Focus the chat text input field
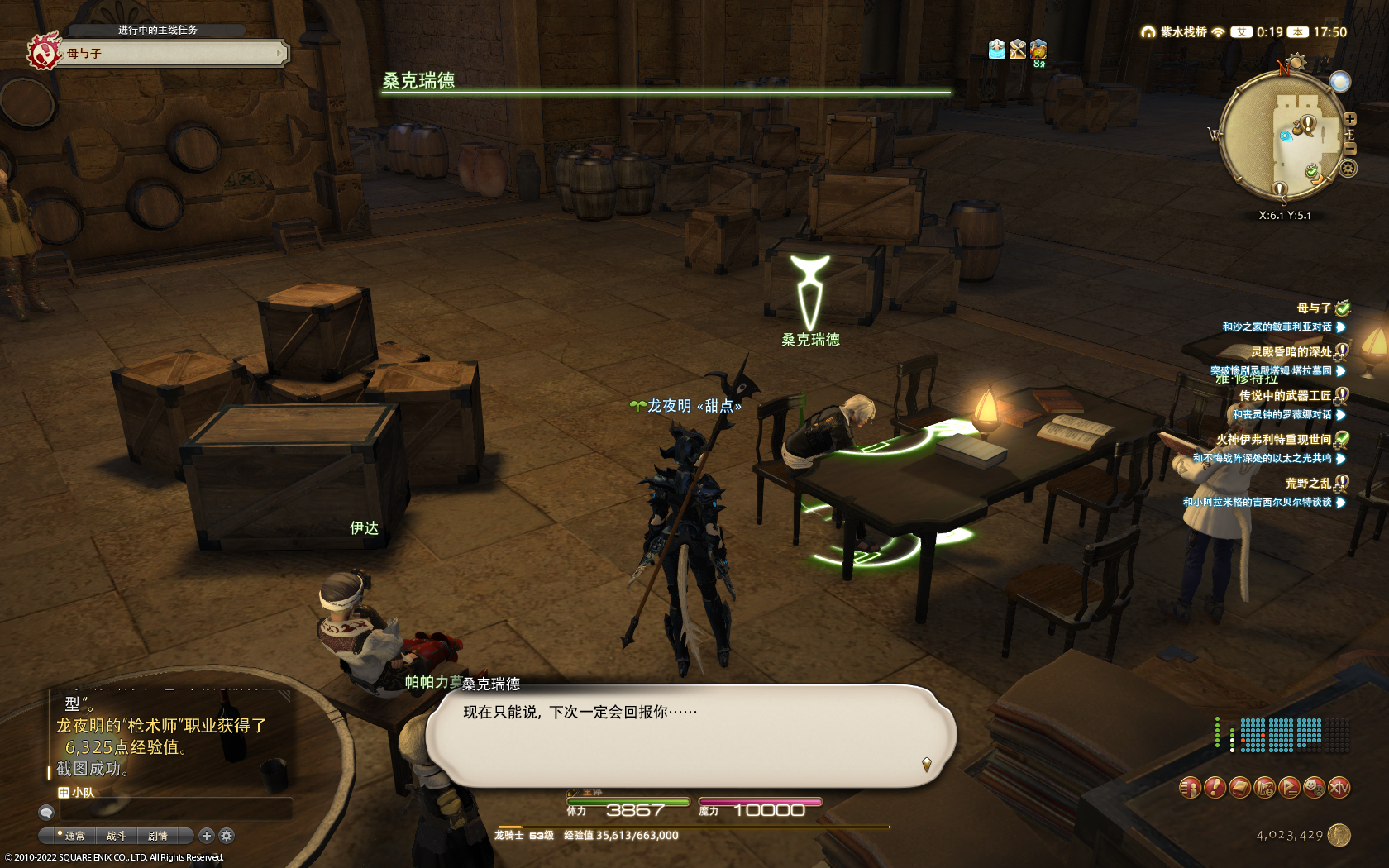Image resolution: width=1389 pixels, height=868 pixels. click(175, 810)
